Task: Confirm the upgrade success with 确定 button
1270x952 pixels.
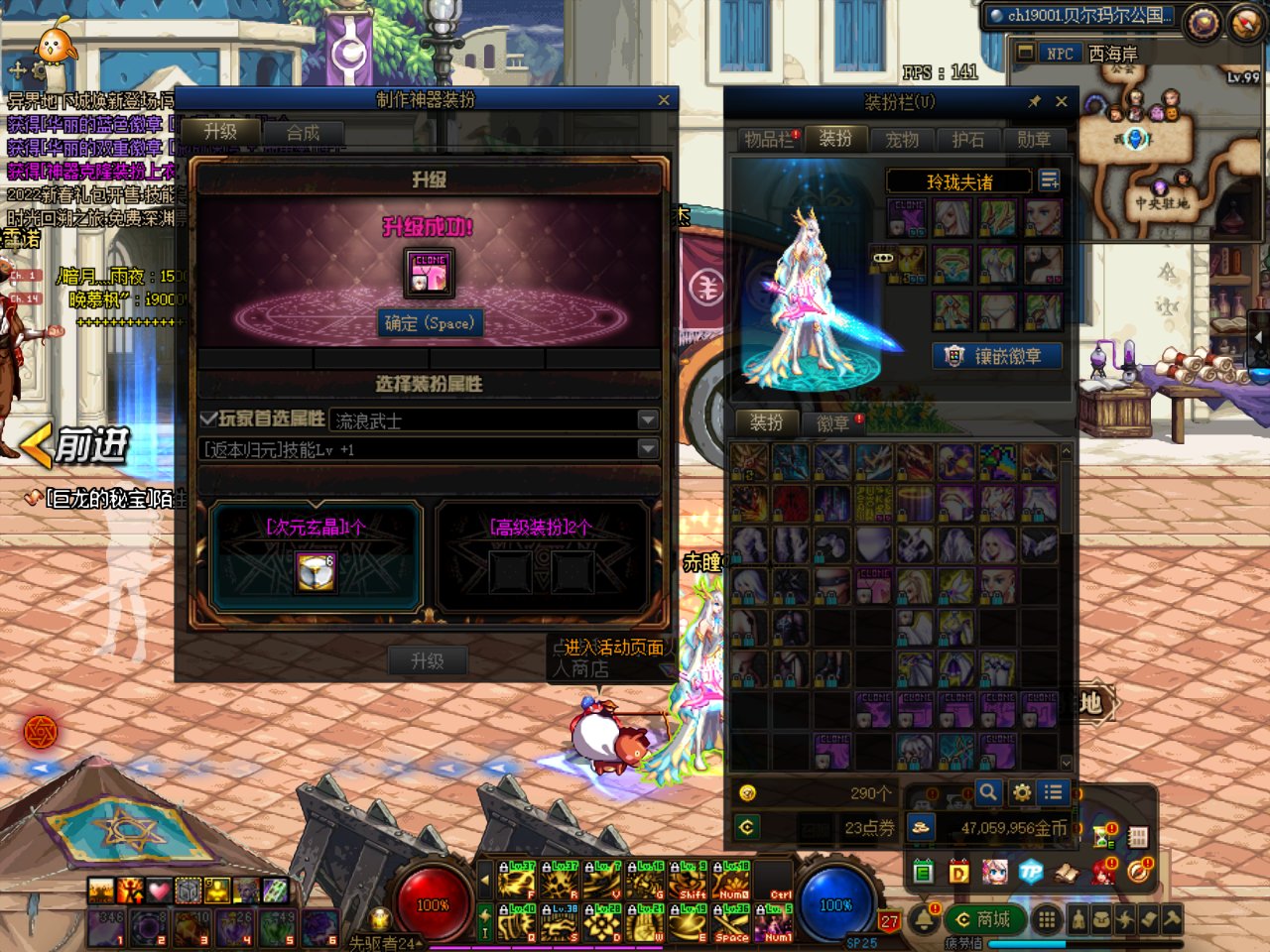Action: point(430,323)
